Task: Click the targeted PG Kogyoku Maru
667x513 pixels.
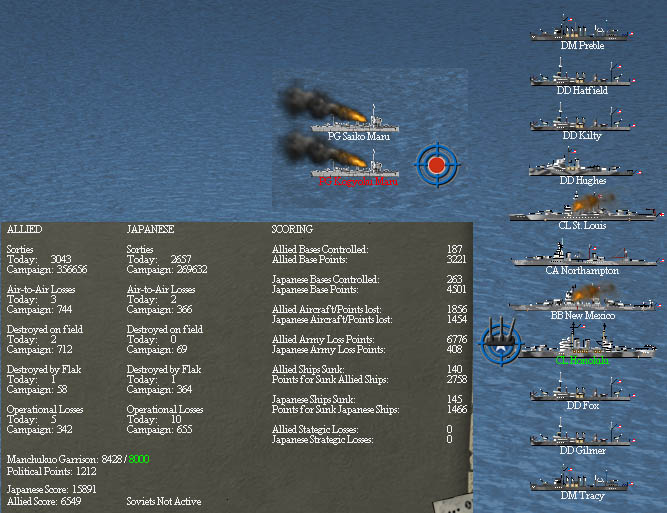Action: [358, 165]
